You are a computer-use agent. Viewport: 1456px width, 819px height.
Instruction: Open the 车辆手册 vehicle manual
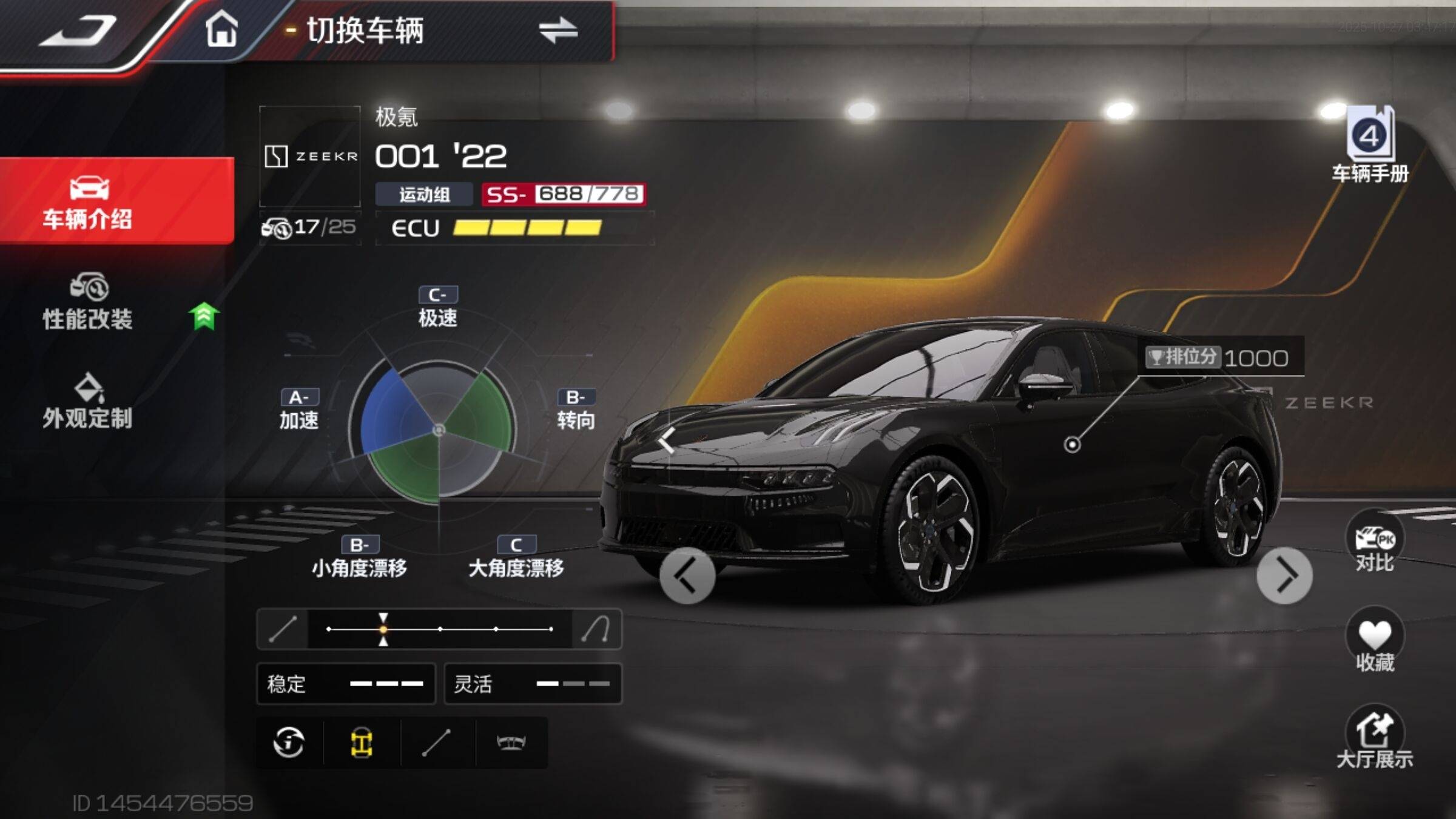tap(1370, 146)
